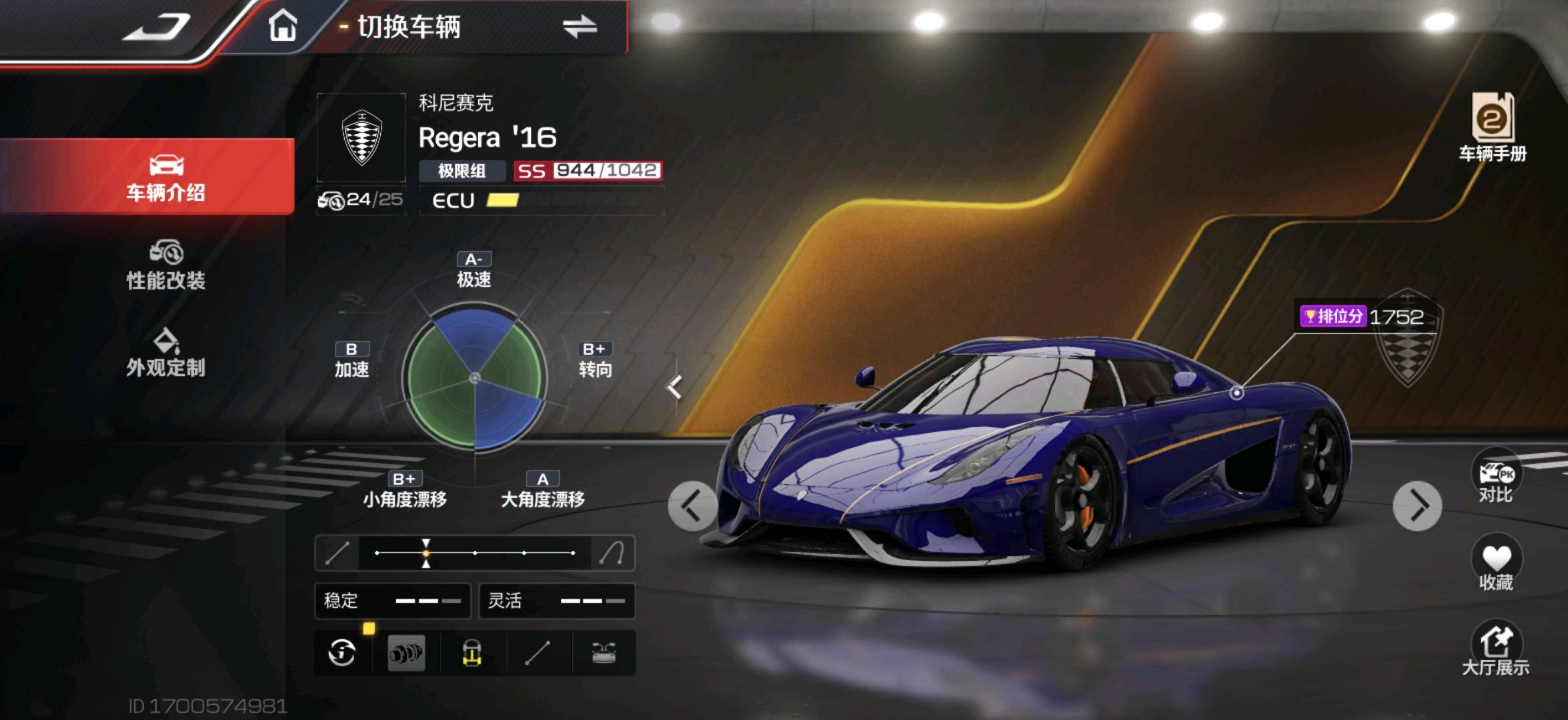Select the yellow chassis icon

click(x=472, y=653)
